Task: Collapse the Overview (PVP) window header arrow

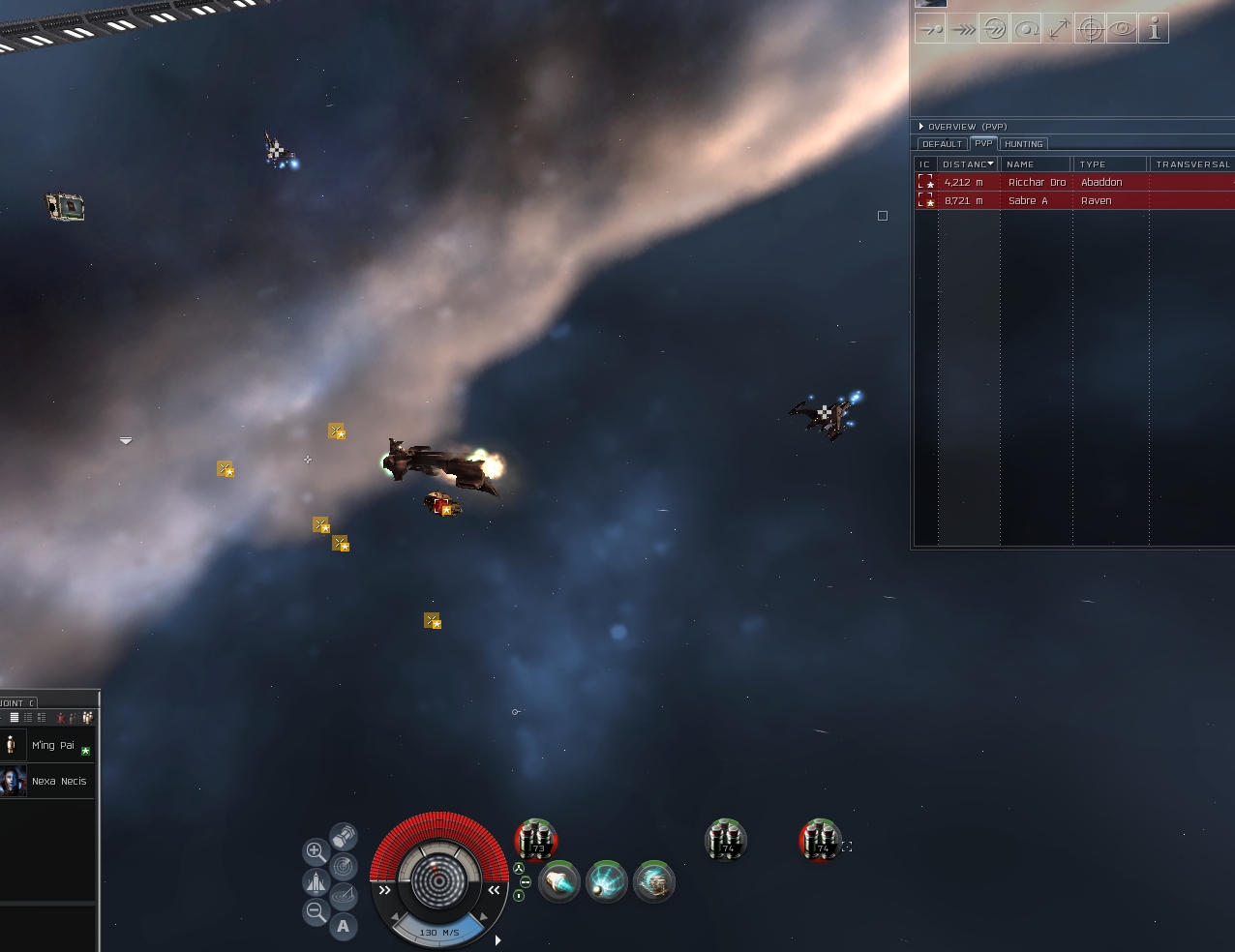Action: pyautogui.click(x=920, y=127)
